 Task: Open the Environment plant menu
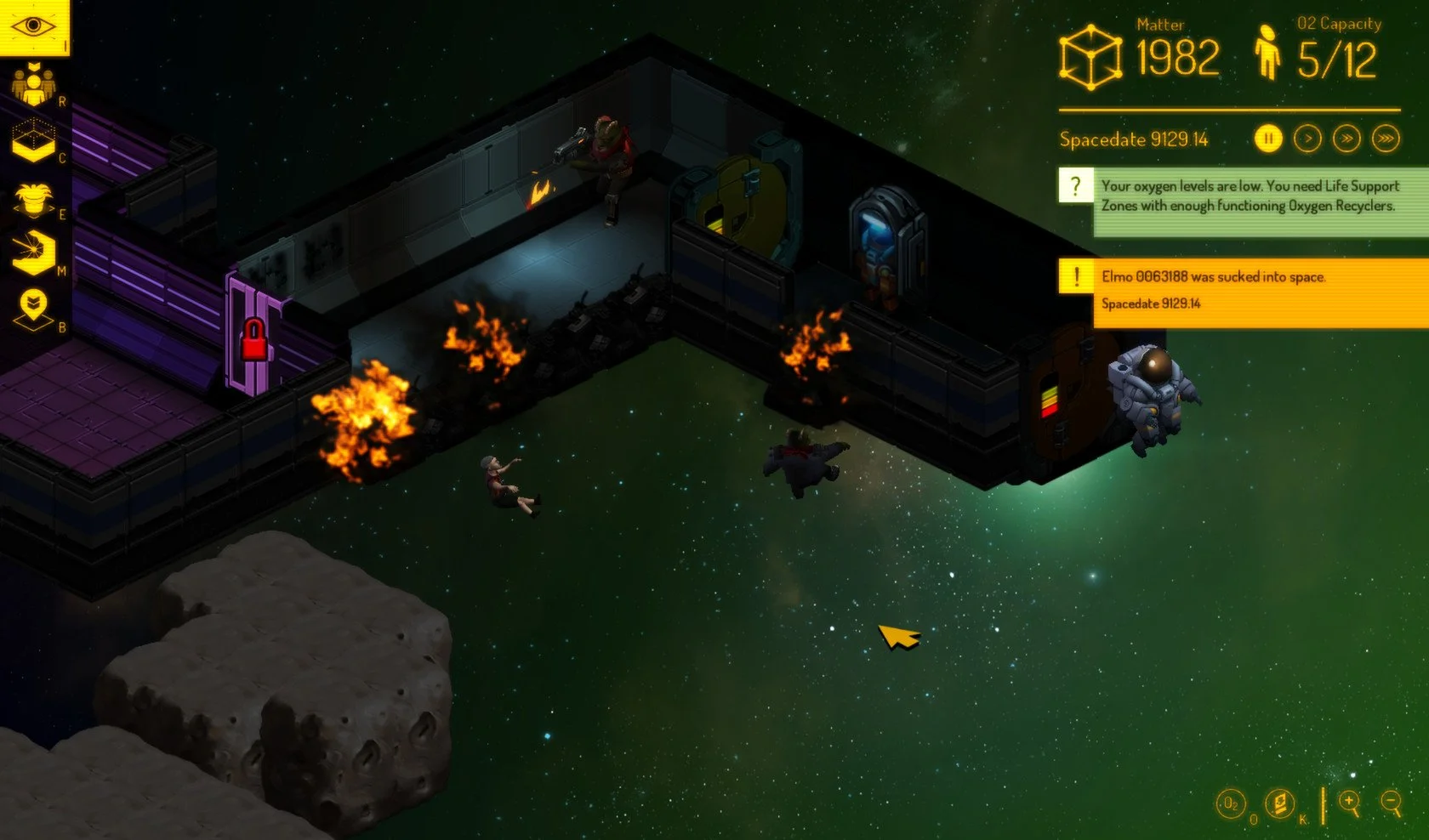(34, 198)
